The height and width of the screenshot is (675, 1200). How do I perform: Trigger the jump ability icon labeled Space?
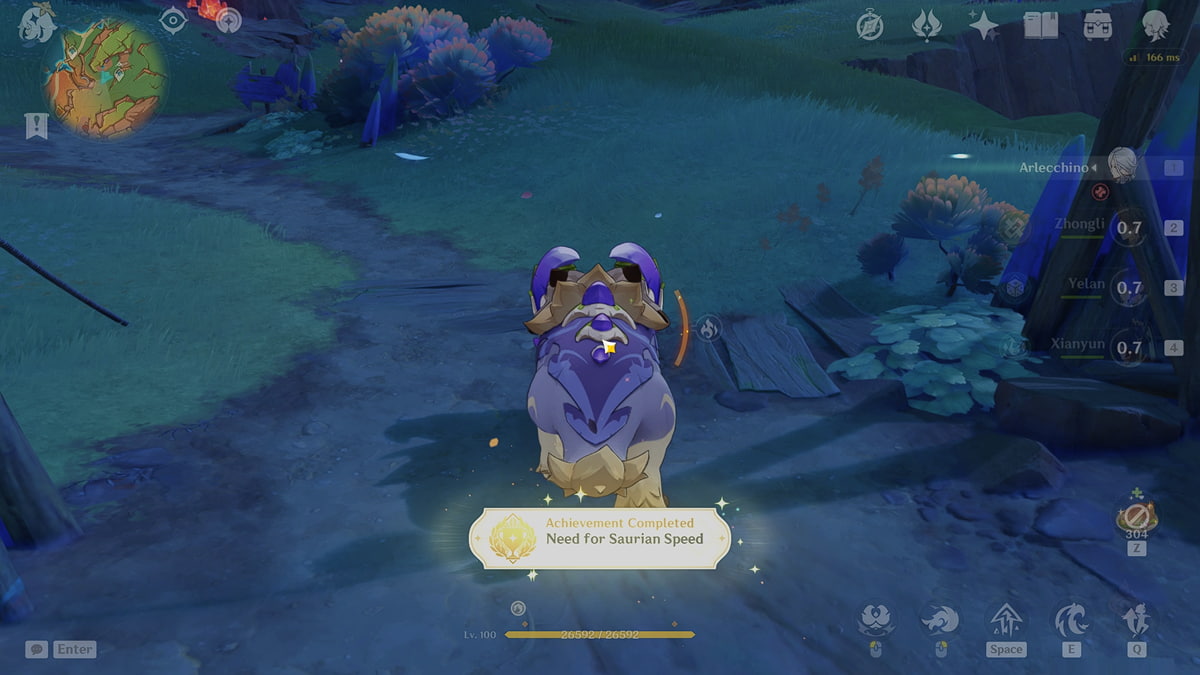(x=1005, y=622)
